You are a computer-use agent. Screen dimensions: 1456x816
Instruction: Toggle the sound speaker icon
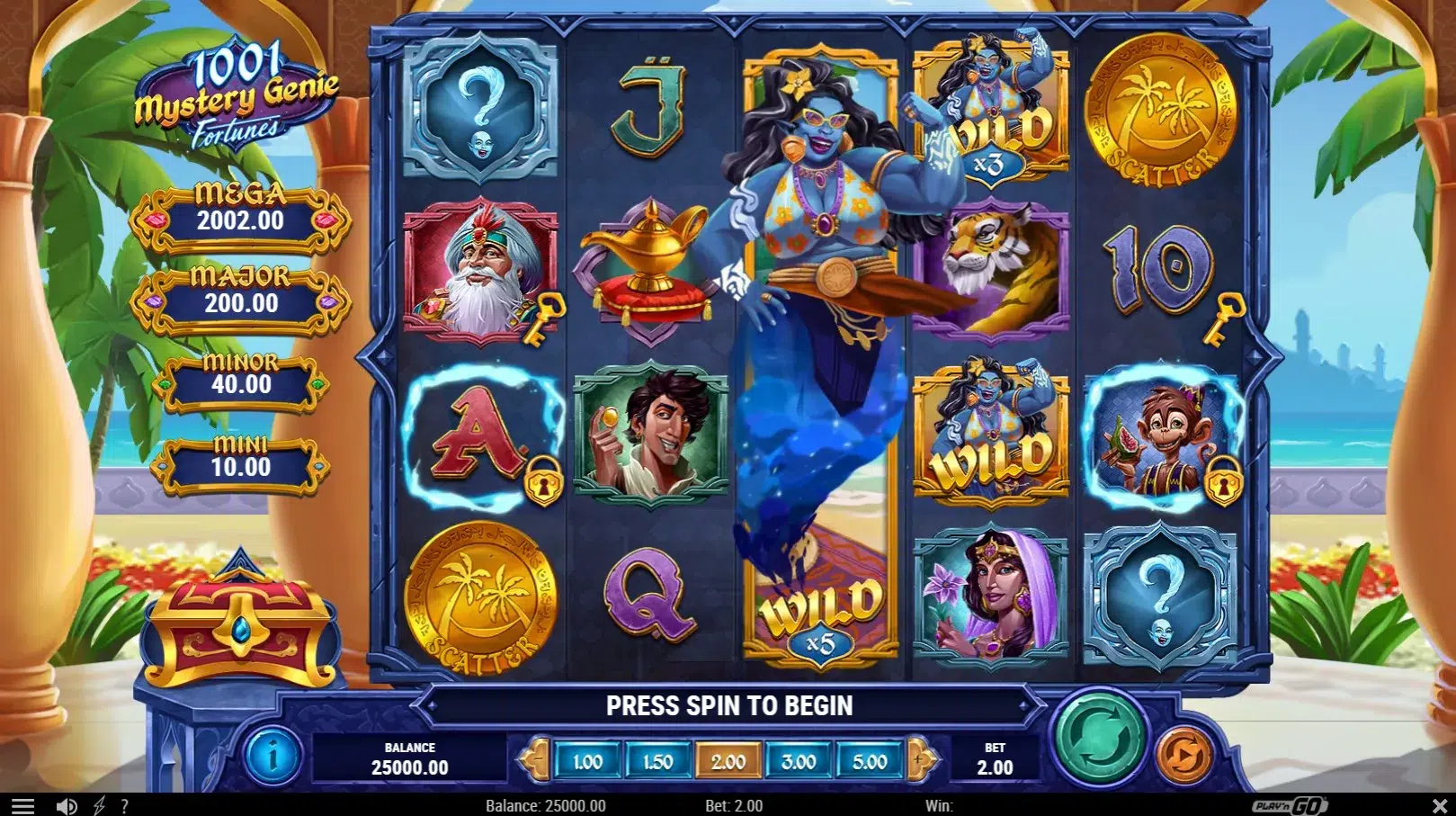click(x=67, y=806)
